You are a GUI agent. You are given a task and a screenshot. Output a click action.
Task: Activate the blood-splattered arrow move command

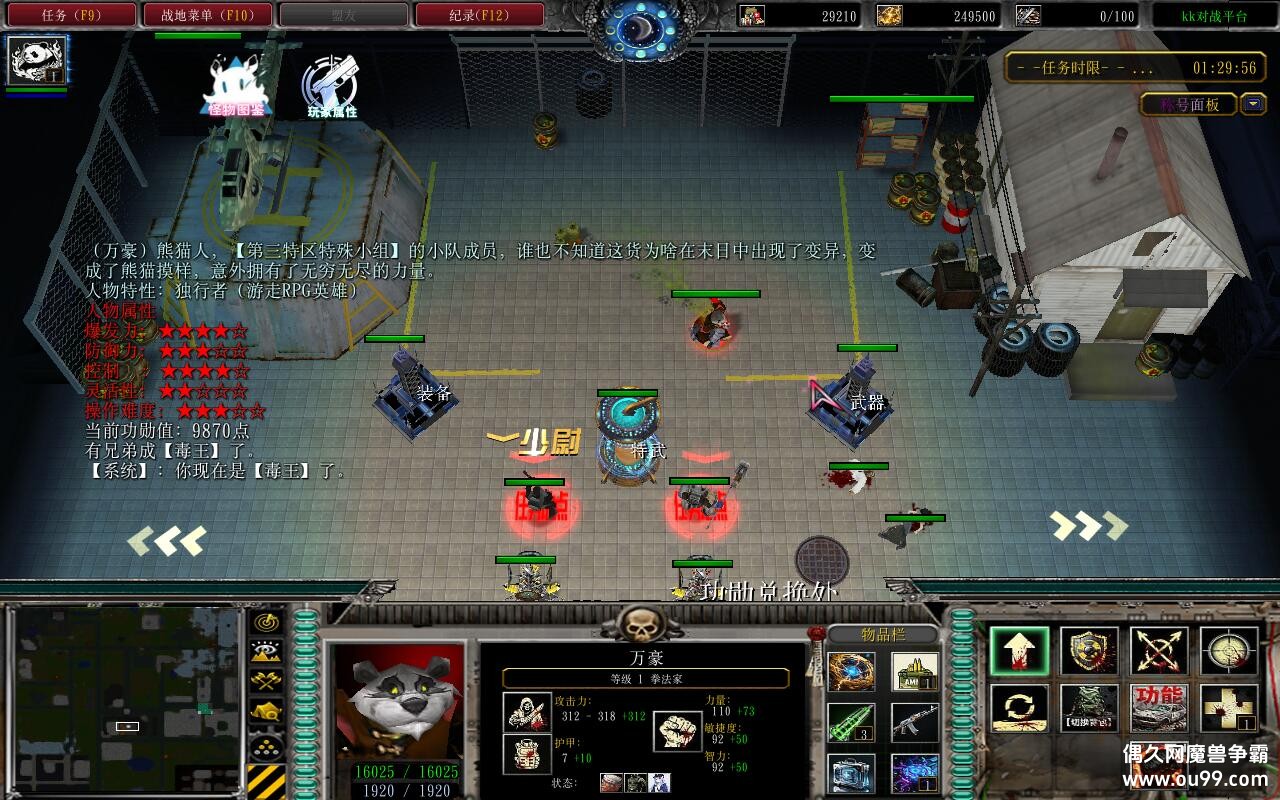[x=1019, y=651]
